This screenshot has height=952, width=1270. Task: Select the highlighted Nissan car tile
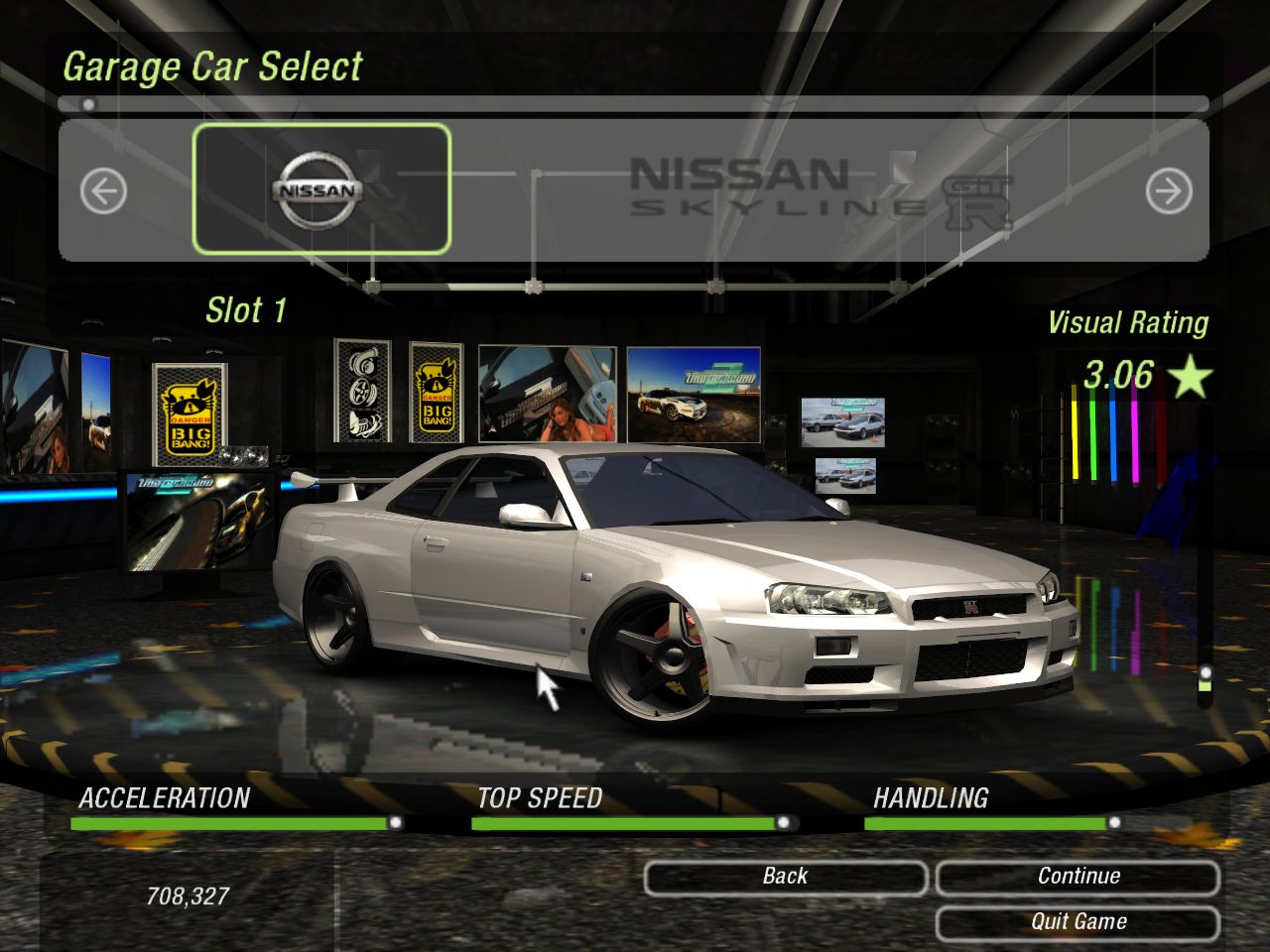pos(320,188)
